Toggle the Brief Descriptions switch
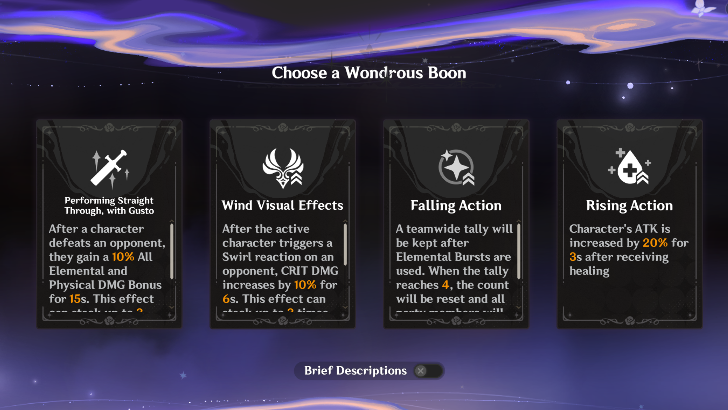 point(422,371)
